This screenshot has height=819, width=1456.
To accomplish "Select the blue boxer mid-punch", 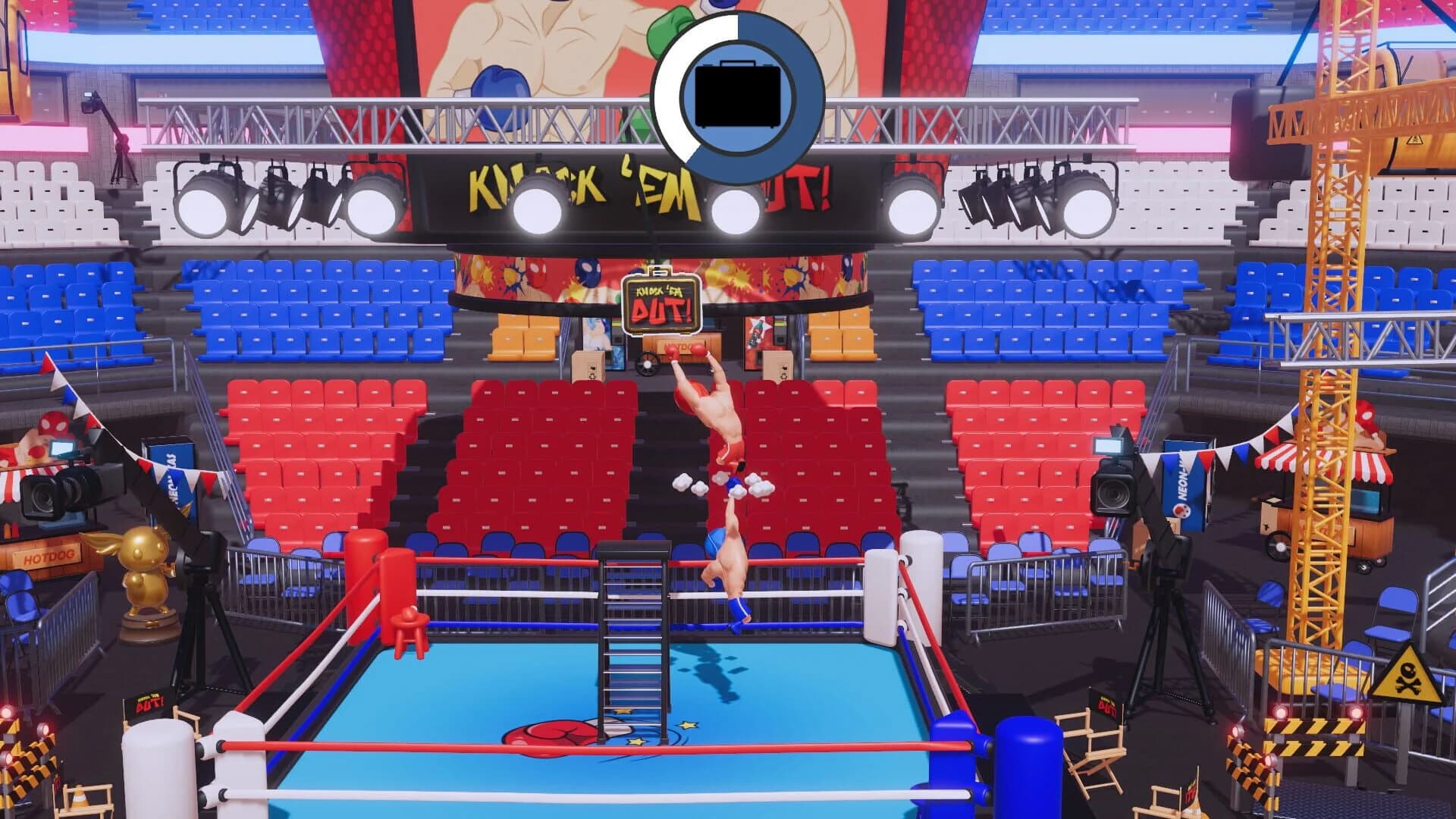I will 732,565.
